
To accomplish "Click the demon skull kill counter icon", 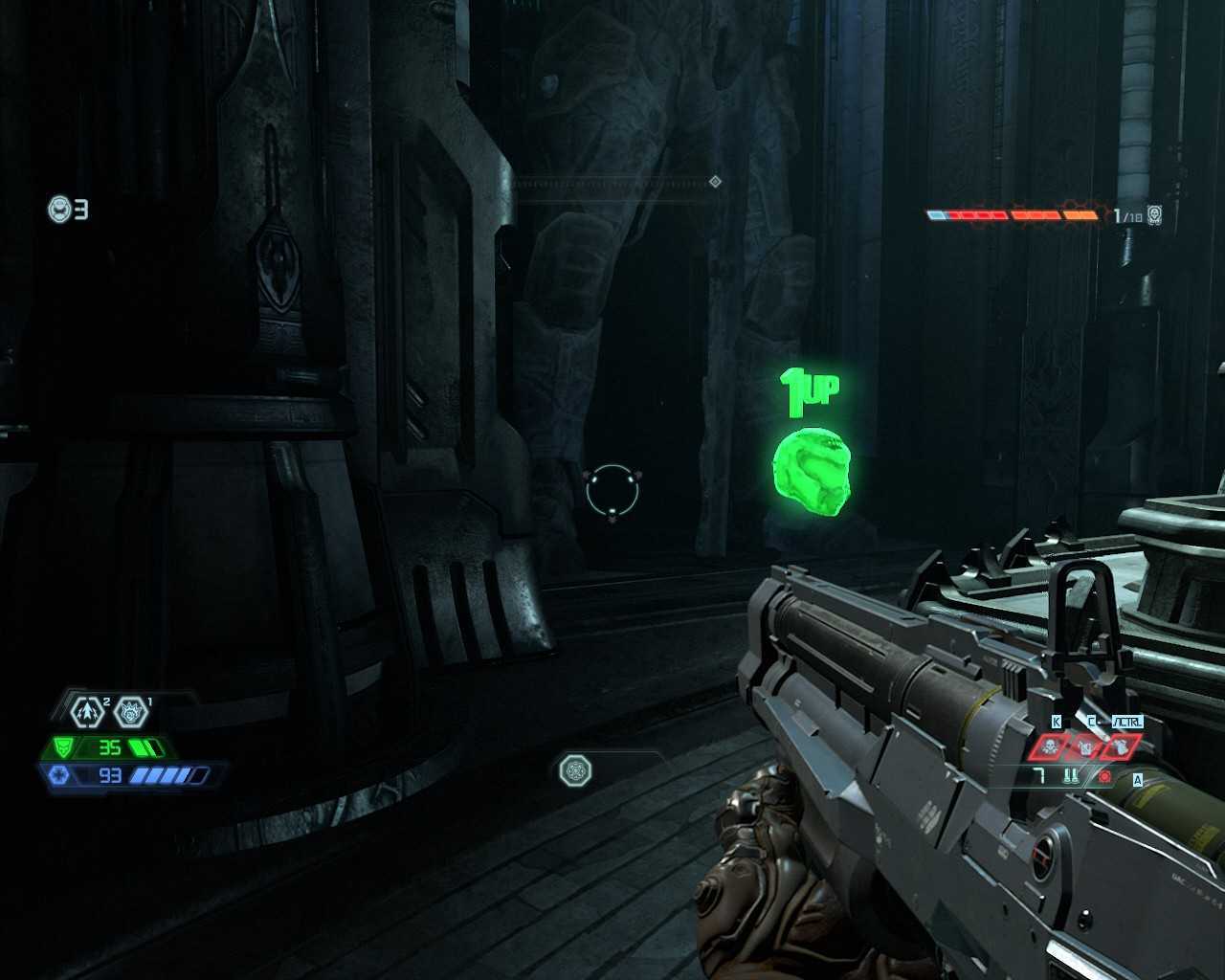I will (1155, 215).
